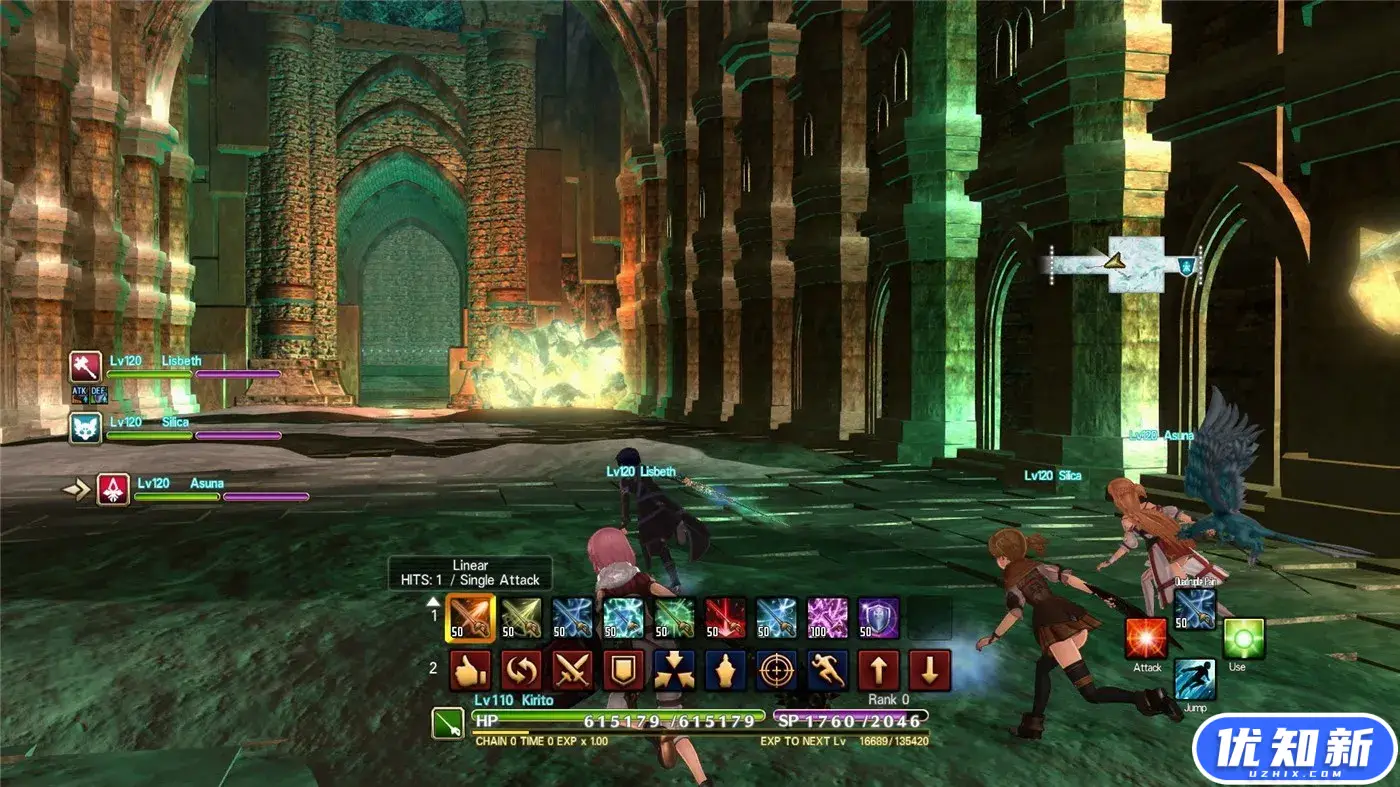
Task: Use the purple lightning skill costing 100
Action: click(828, 618)
